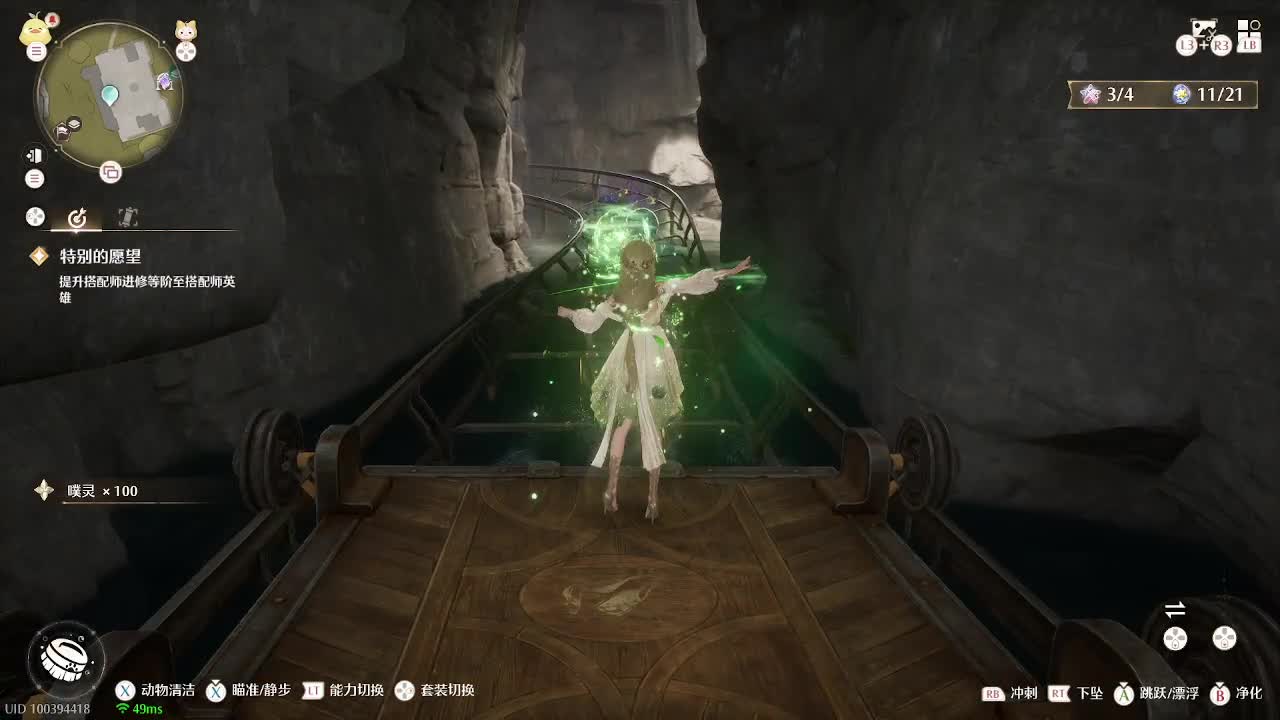Select the flag marker on the minimap
The width and height of the screenshot is (1280, 720).
click(x=62, y=130)
